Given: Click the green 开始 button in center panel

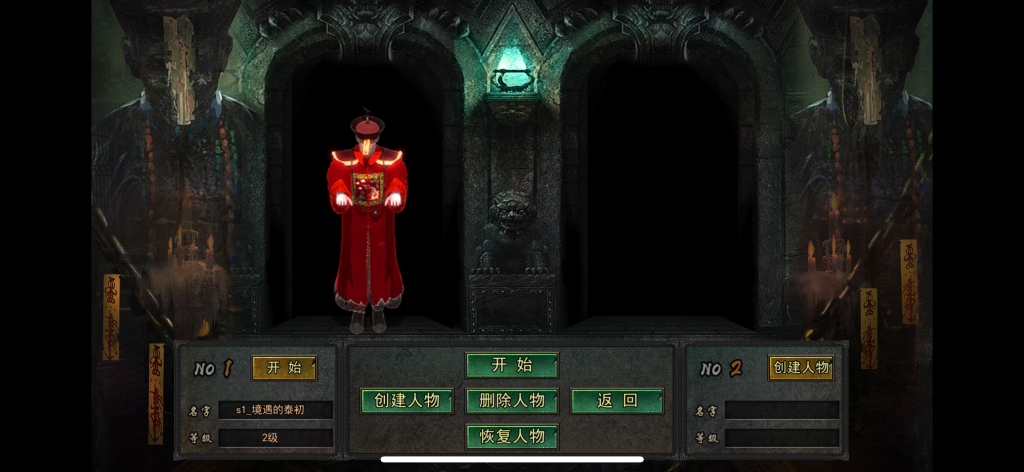Looking at the screenshot, I should 512,365.
